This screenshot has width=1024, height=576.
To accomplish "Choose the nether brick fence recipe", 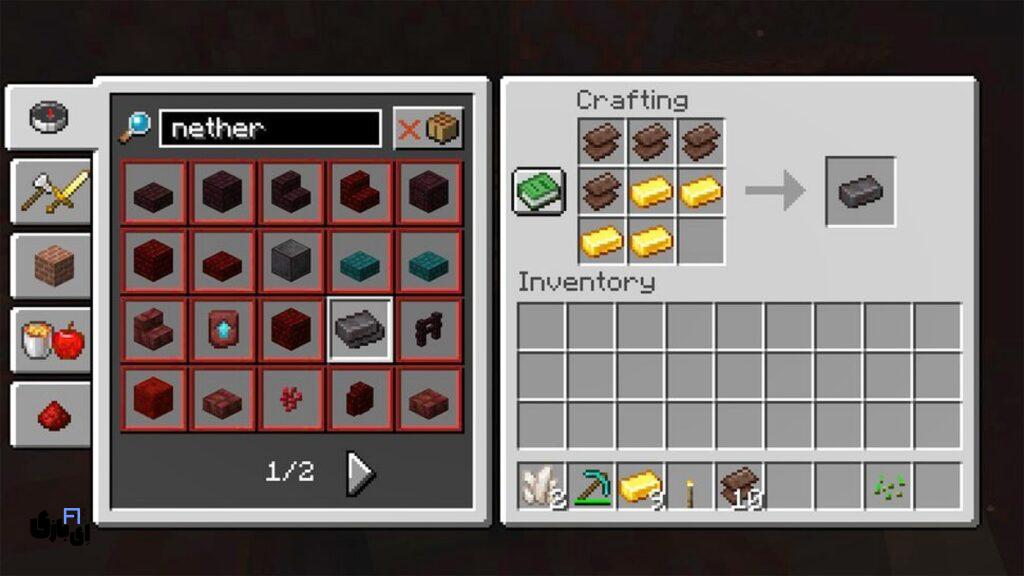I will pos(429,329).
